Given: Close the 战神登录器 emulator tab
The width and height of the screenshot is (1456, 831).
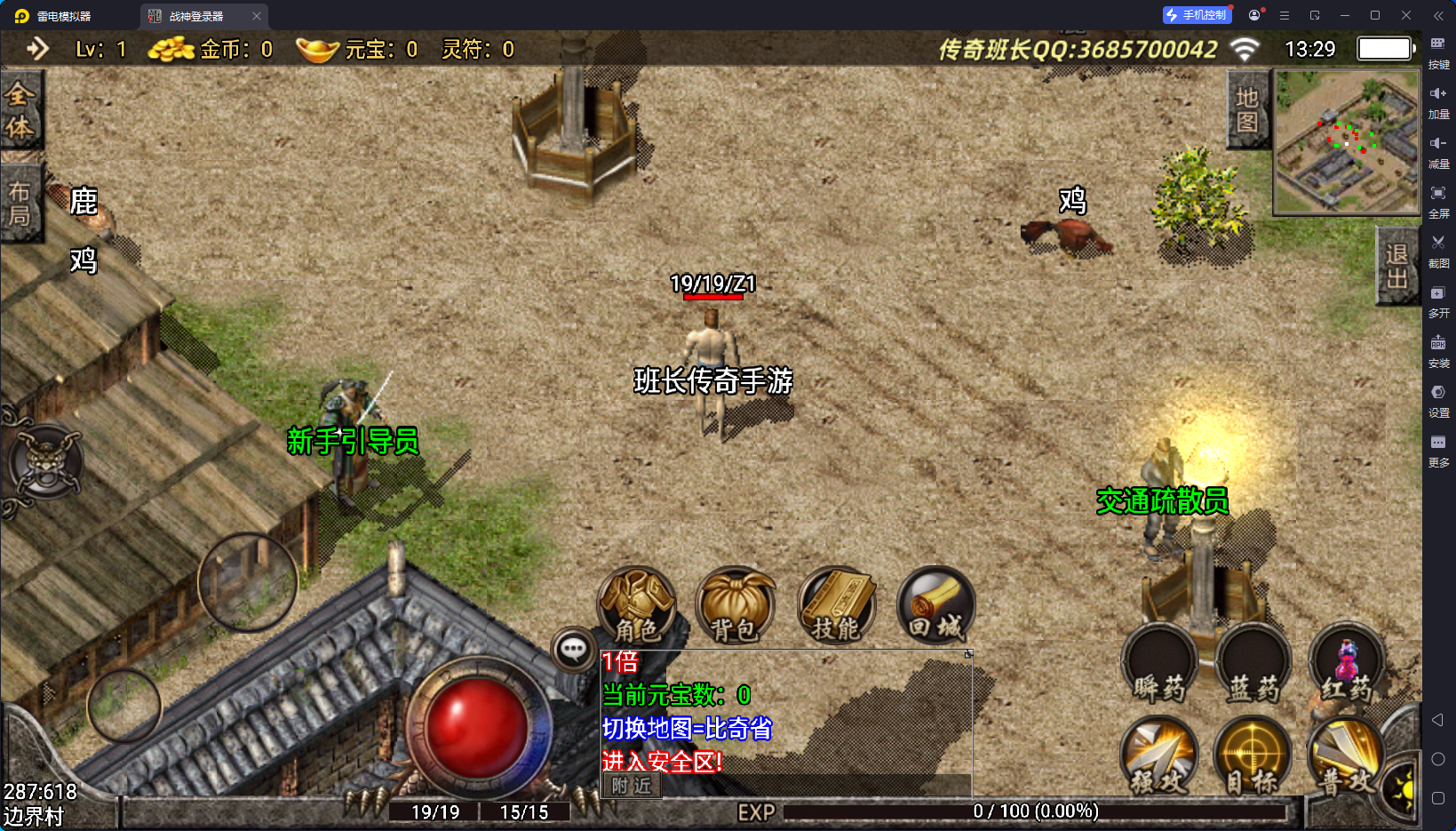Looking at the screenshot, I should click(257, 16).
